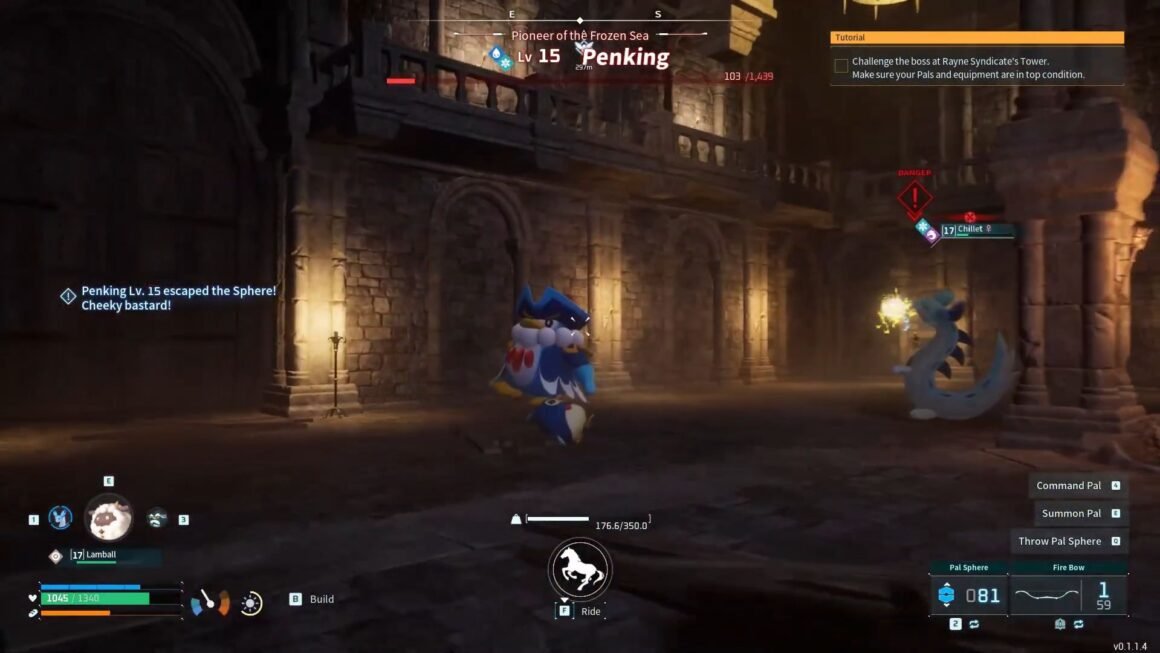The height and width of the screenshot is (653, 1160).
Task: Click the Build option label
Action: 321,599
